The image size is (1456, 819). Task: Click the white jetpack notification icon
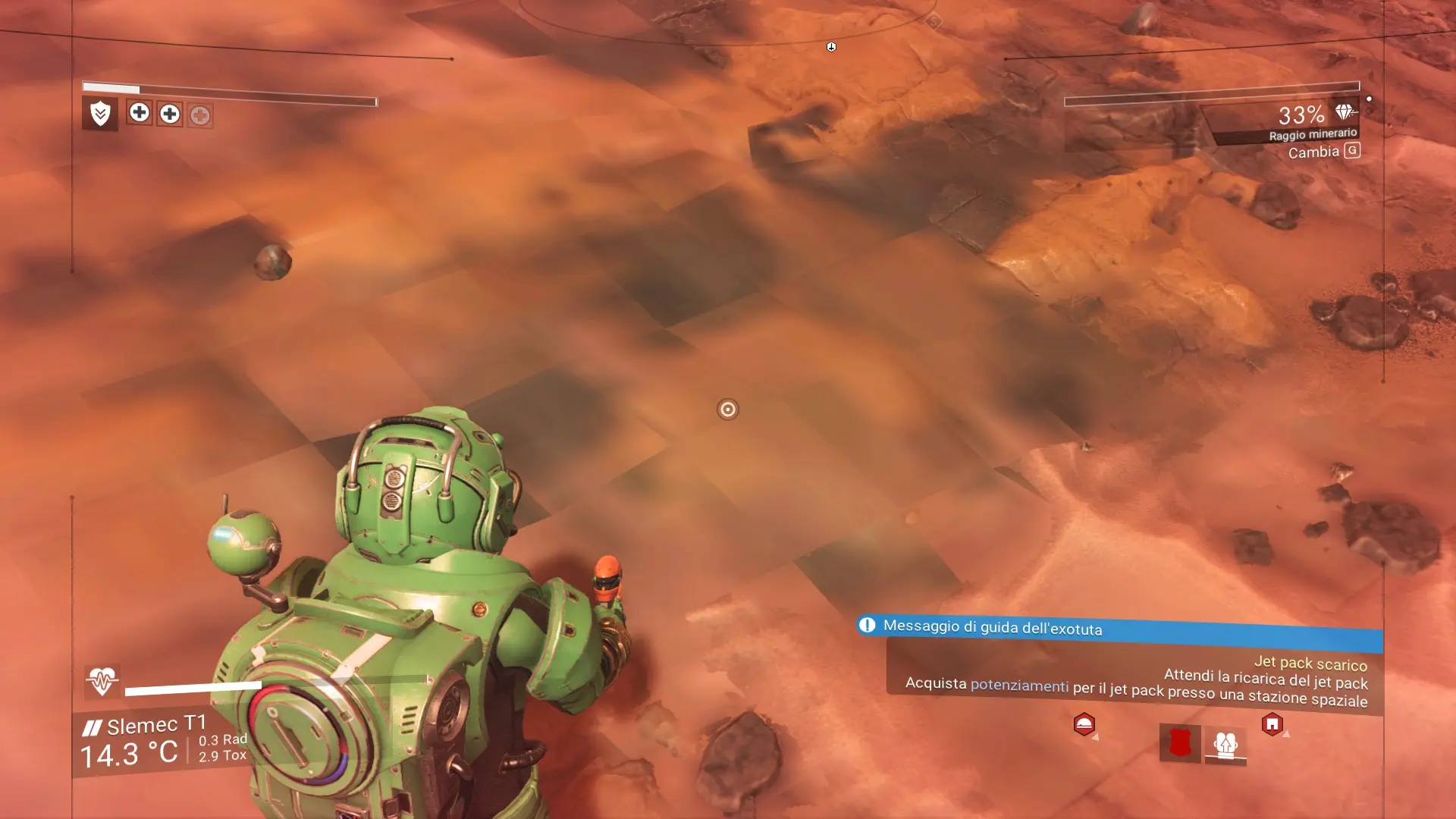pyautogui.click(x=1225, y=744)
